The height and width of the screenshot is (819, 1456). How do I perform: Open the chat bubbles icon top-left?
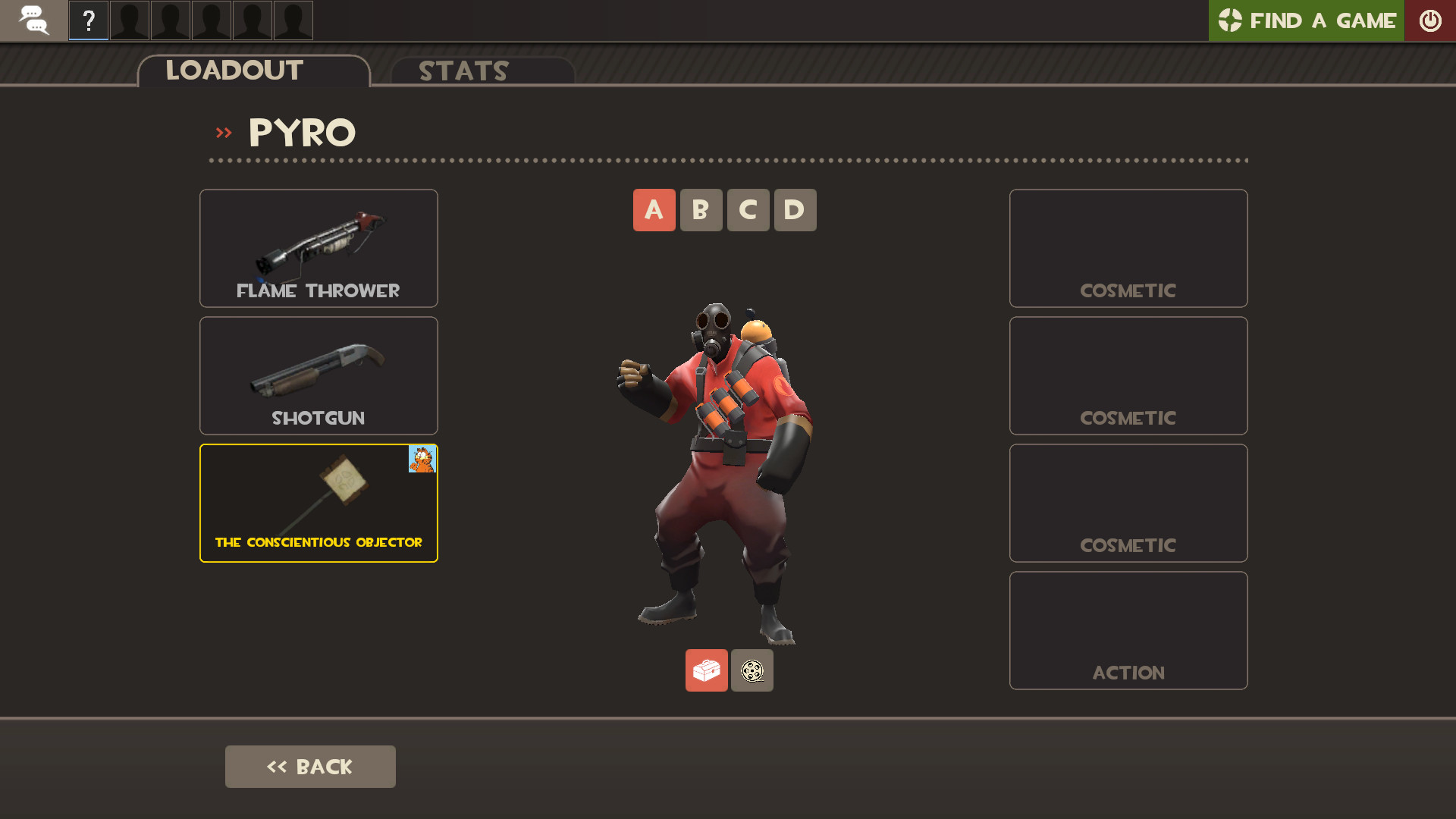[x=33, y=20]
